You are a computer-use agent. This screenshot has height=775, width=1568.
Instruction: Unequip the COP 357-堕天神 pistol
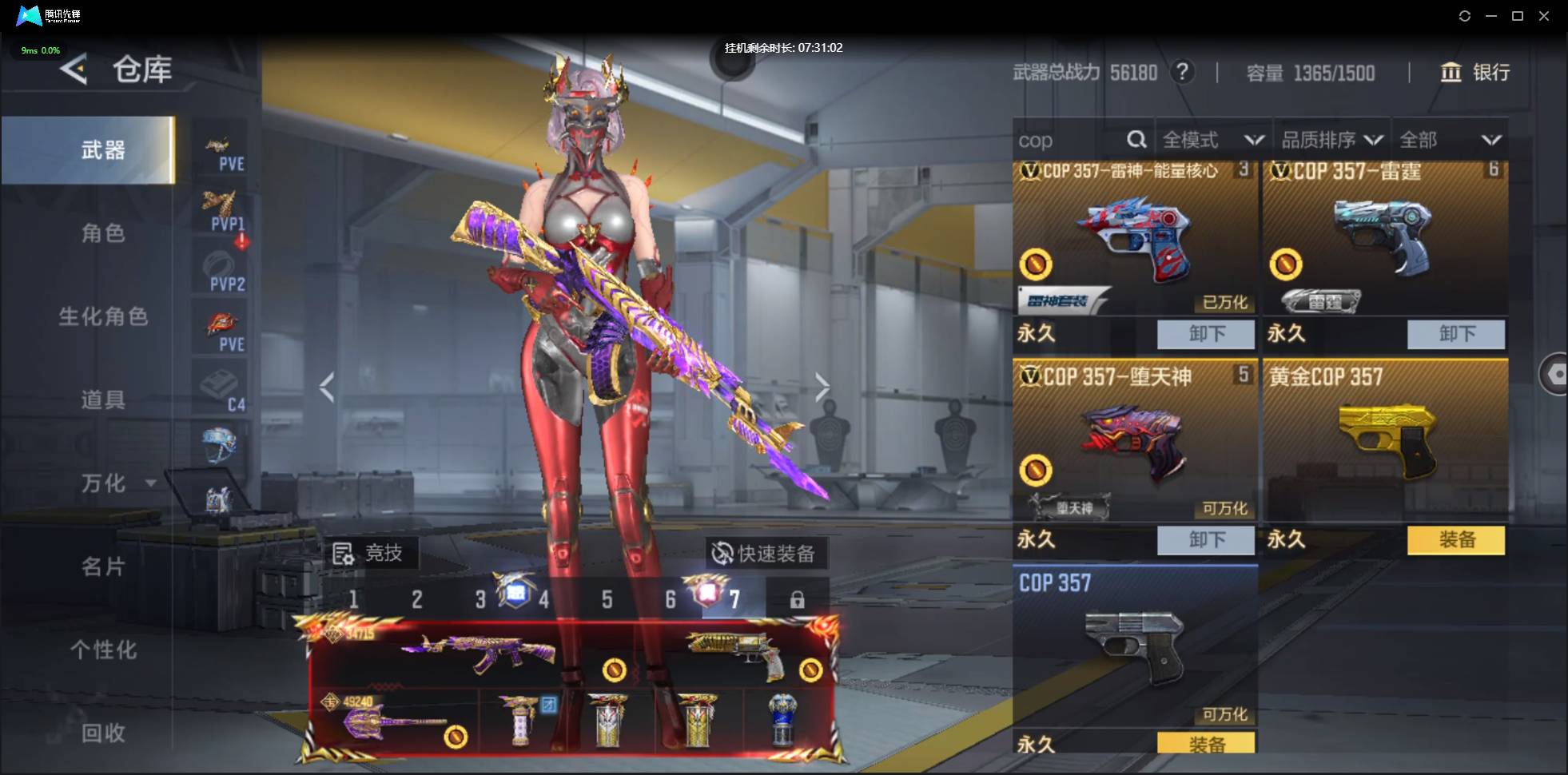1205,540
